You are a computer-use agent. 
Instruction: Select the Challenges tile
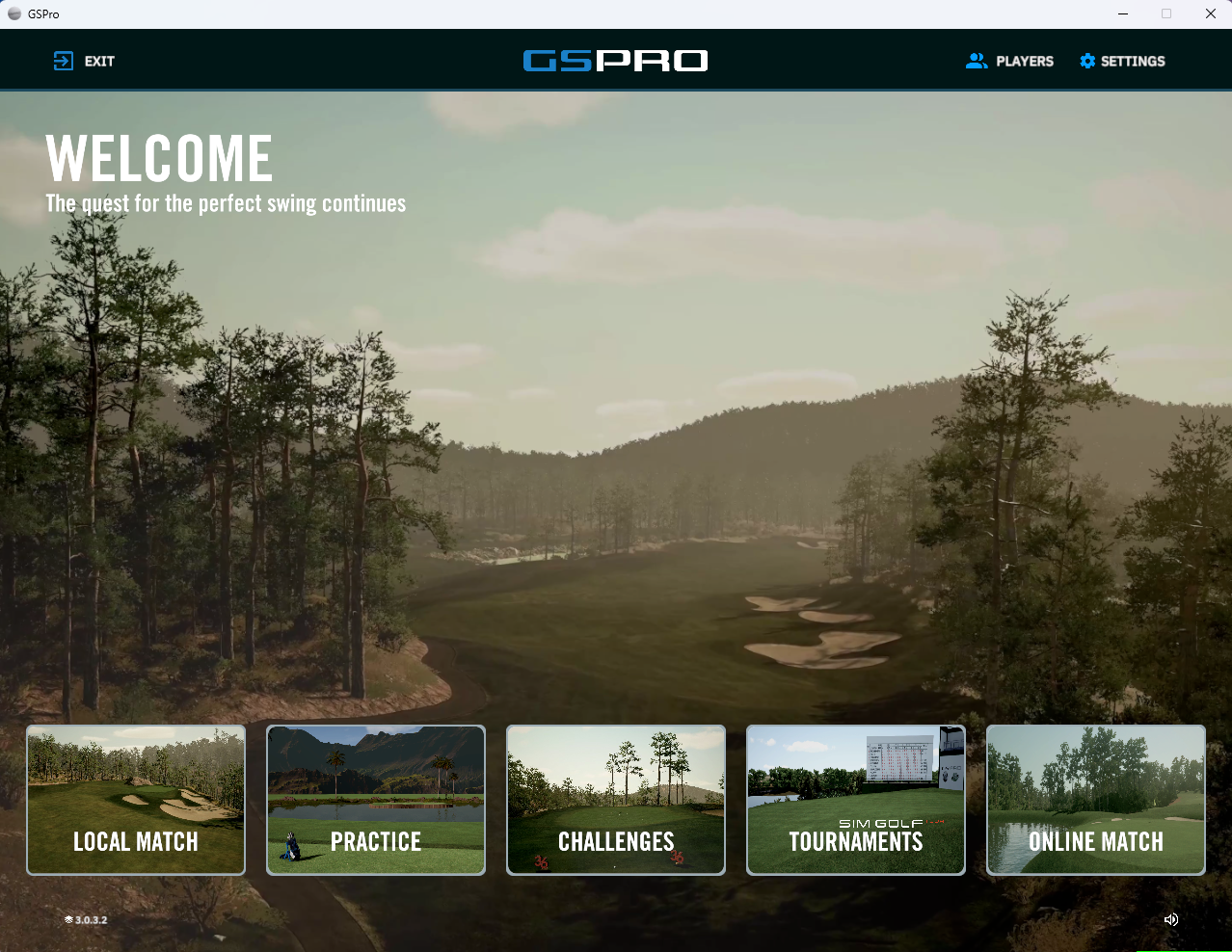pyautogui.click(x=616, y=800)
